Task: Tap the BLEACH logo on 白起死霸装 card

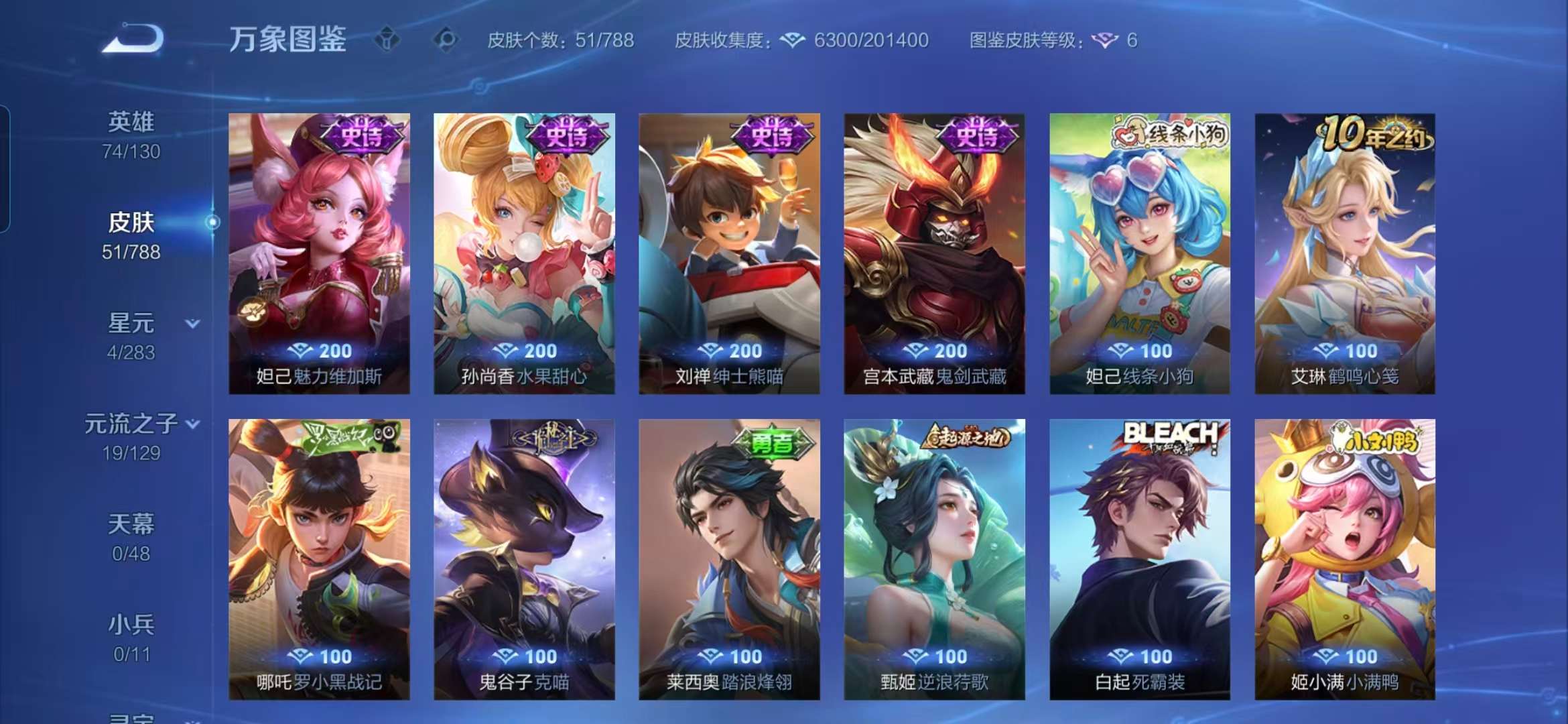Action: 1171,435
